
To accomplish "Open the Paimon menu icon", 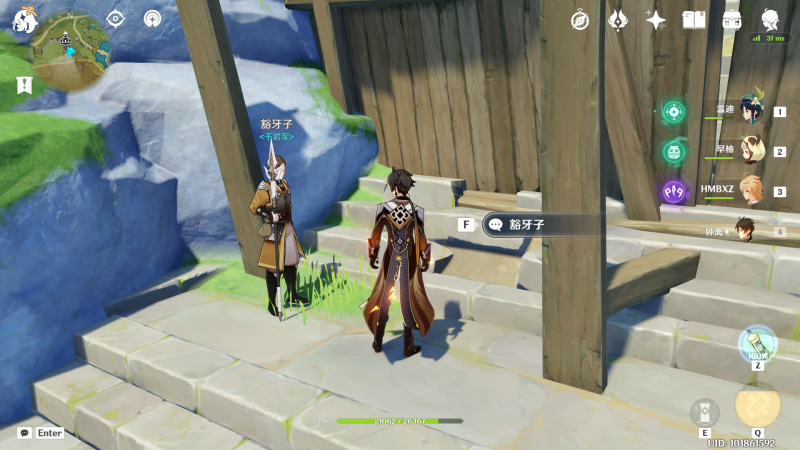I will (24, 20).
